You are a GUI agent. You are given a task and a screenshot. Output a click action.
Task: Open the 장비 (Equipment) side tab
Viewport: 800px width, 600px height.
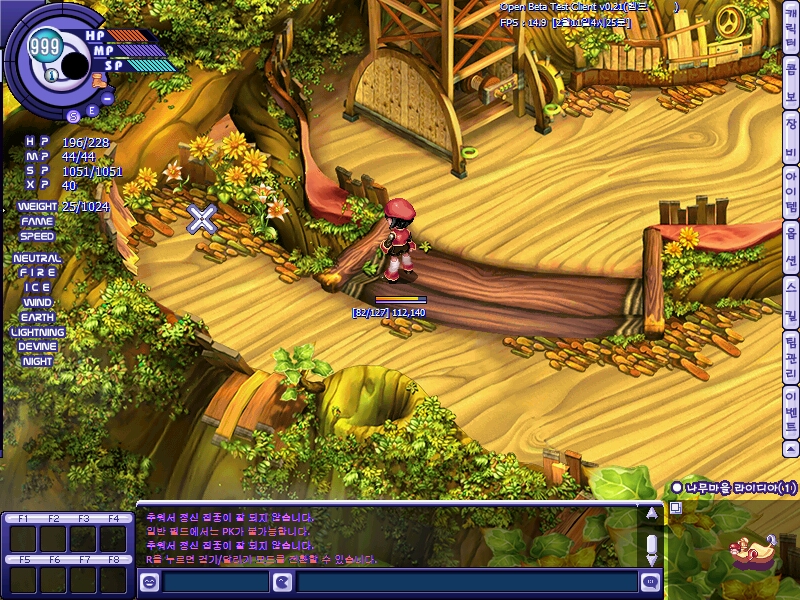pos(790,138)
